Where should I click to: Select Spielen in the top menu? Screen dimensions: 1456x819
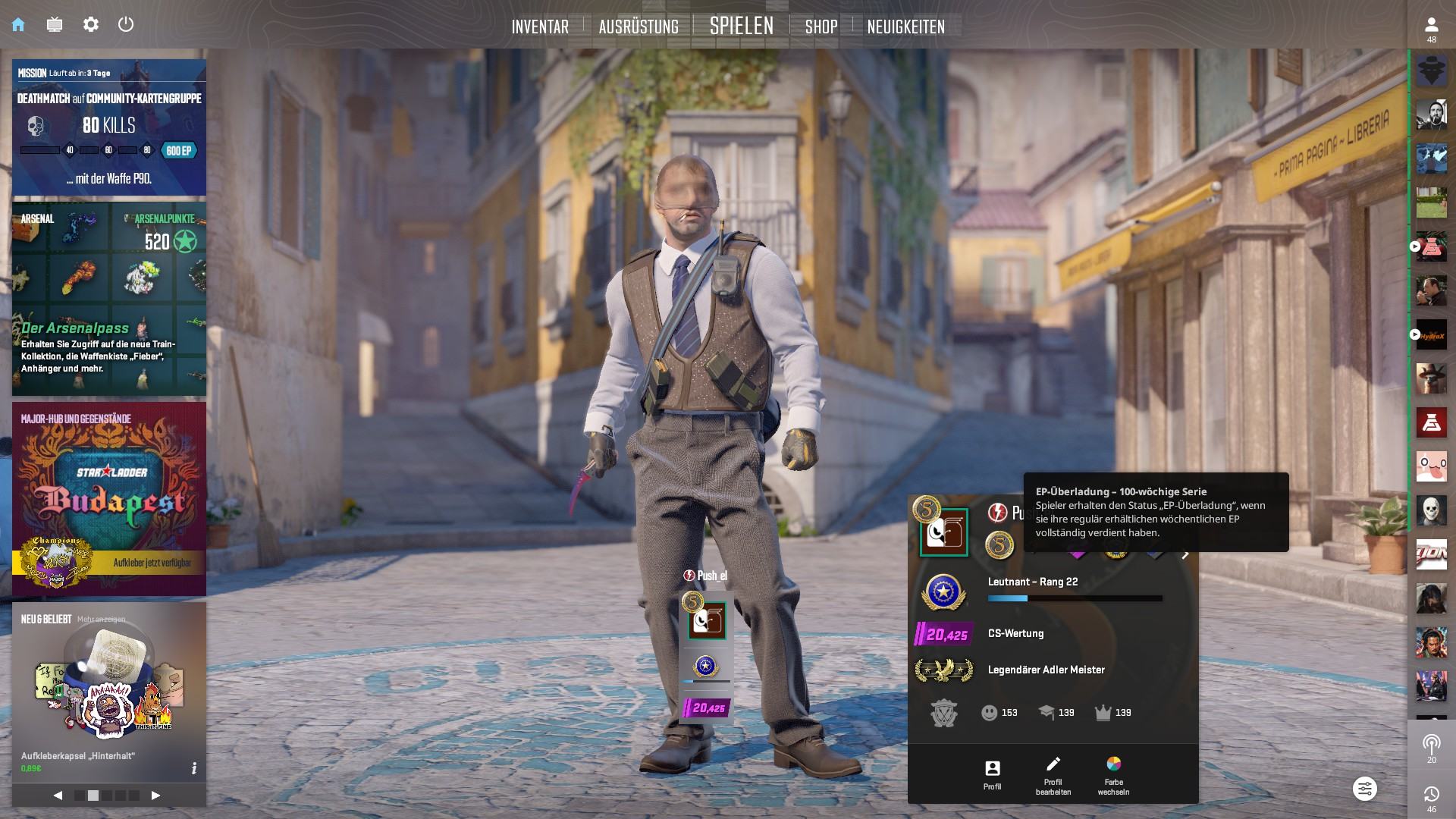[741, 26]
